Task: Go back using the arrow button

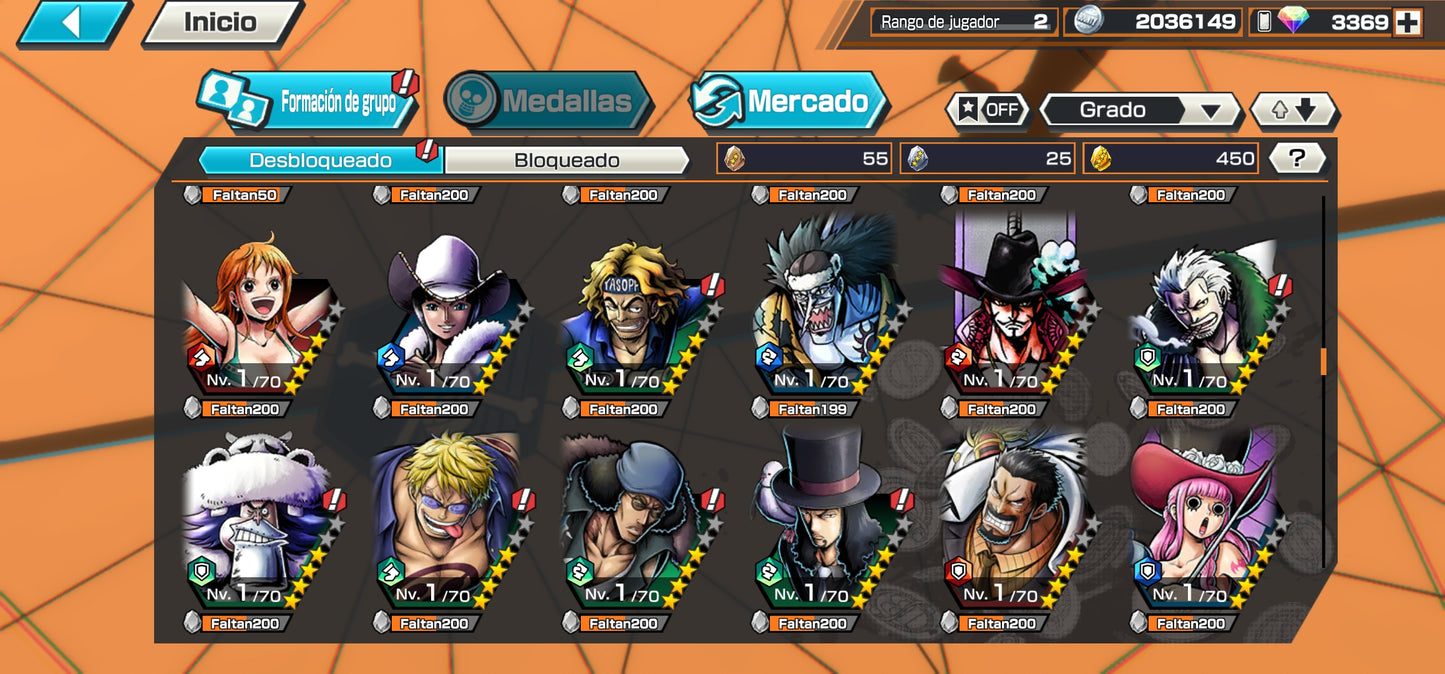Action: pos(73,22)
